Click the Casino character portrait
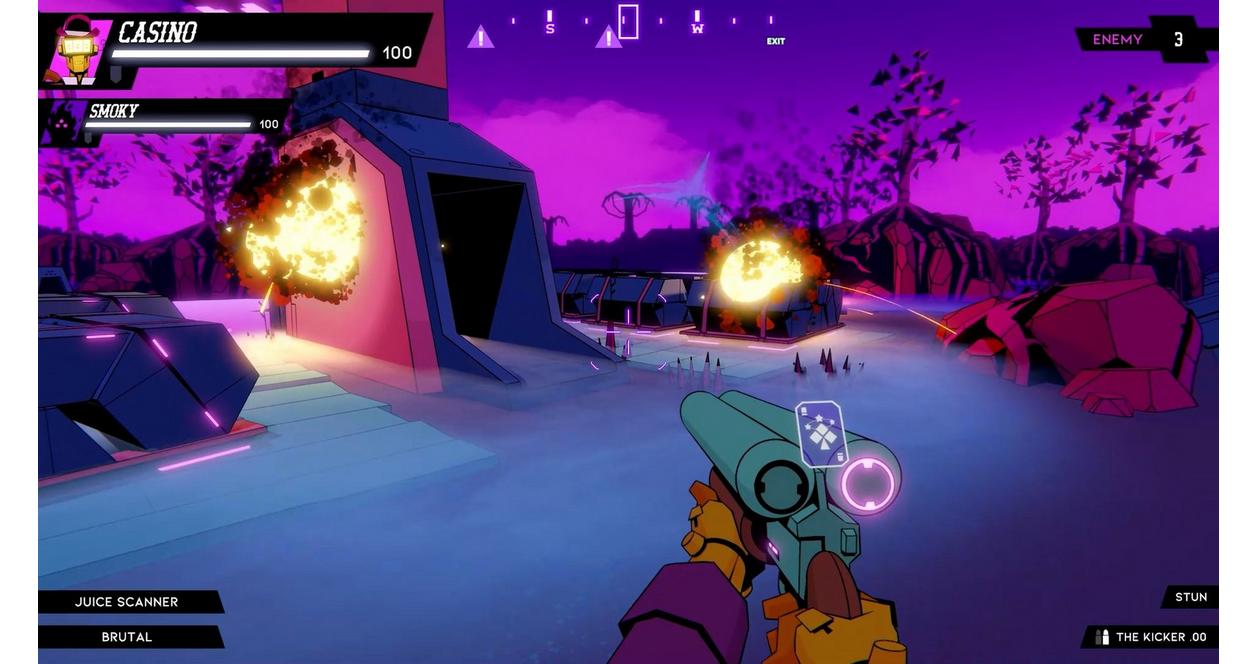 pyautogui.click(x=77, y=48)
